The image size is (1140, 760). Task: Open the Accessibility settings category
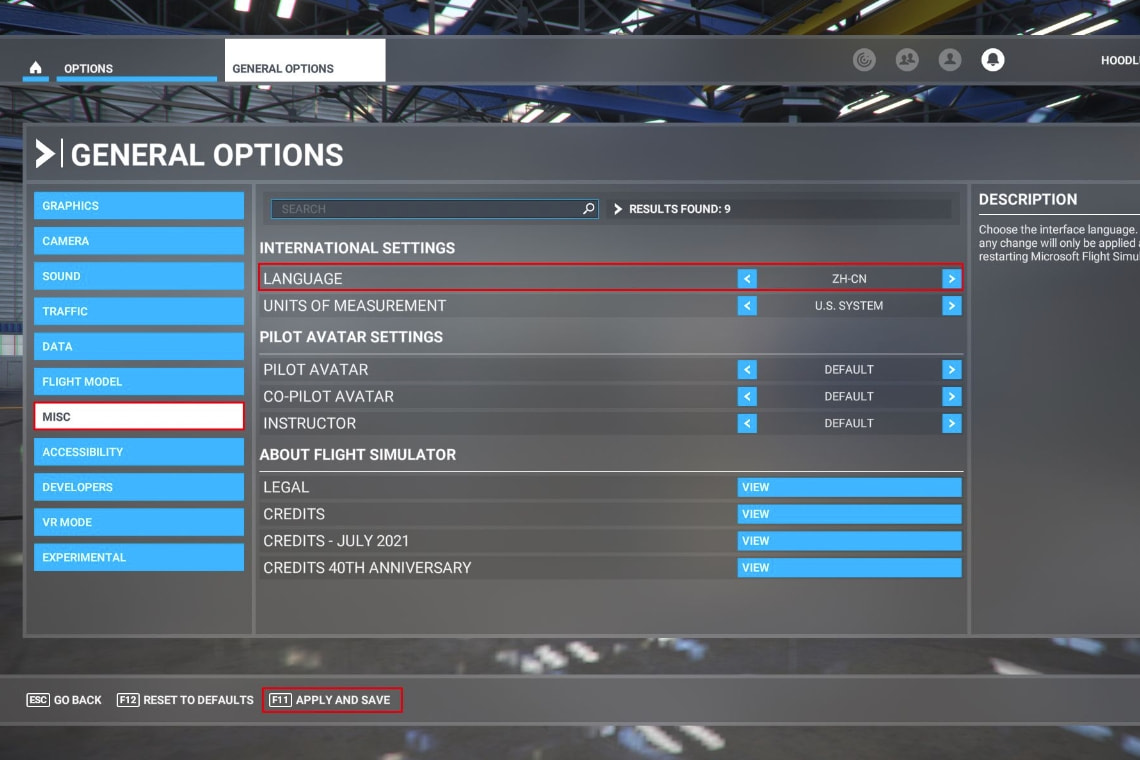138,452
